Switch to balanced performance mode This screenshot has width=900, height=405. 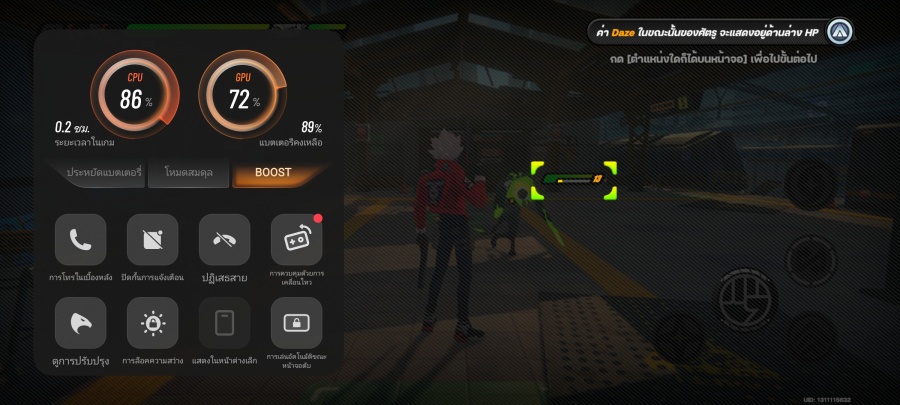coord(187,173)
